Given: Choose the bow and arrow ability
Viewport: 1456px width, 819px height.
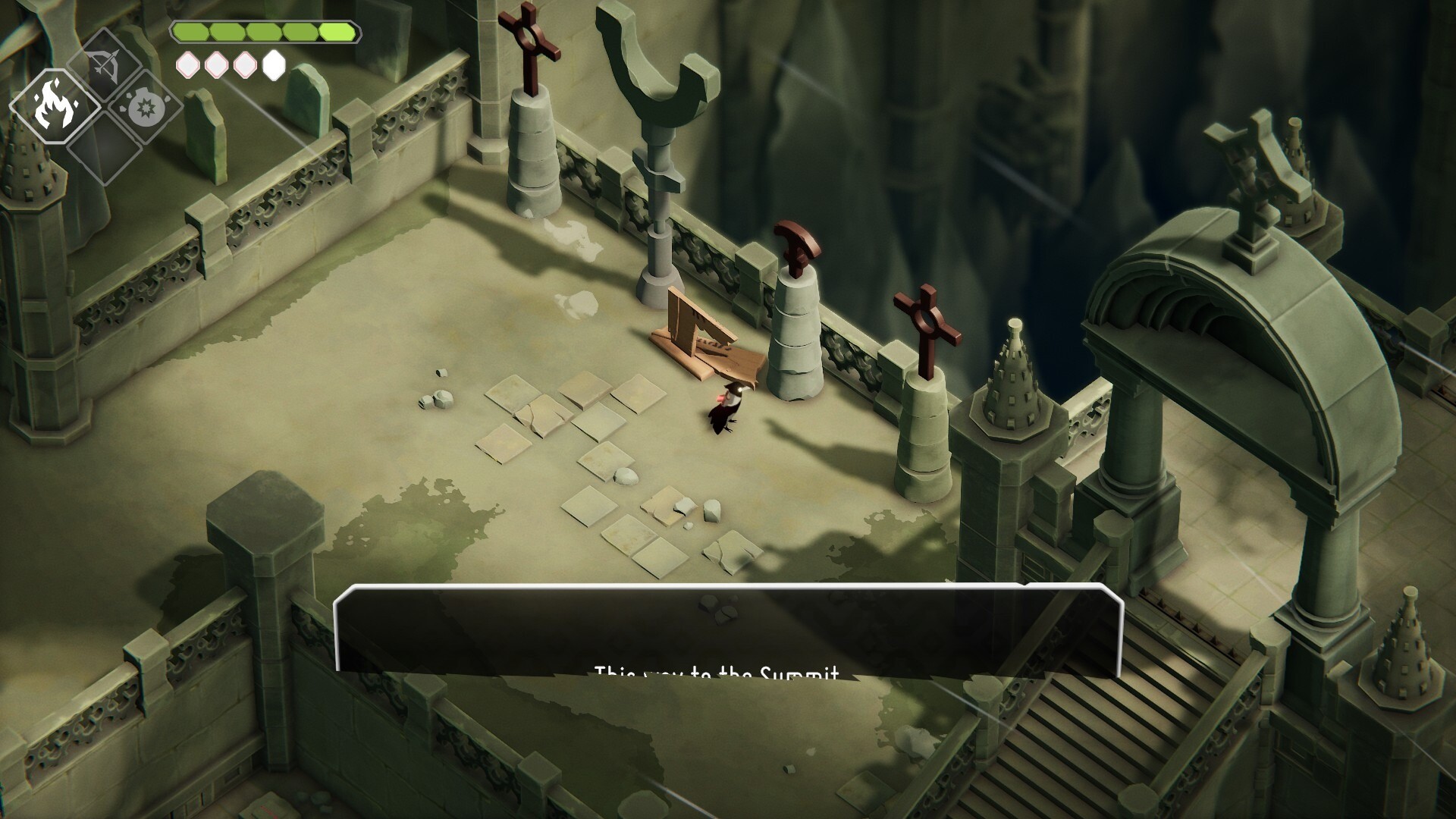Looking at the screenshot, I should click(x=105, y=66).
